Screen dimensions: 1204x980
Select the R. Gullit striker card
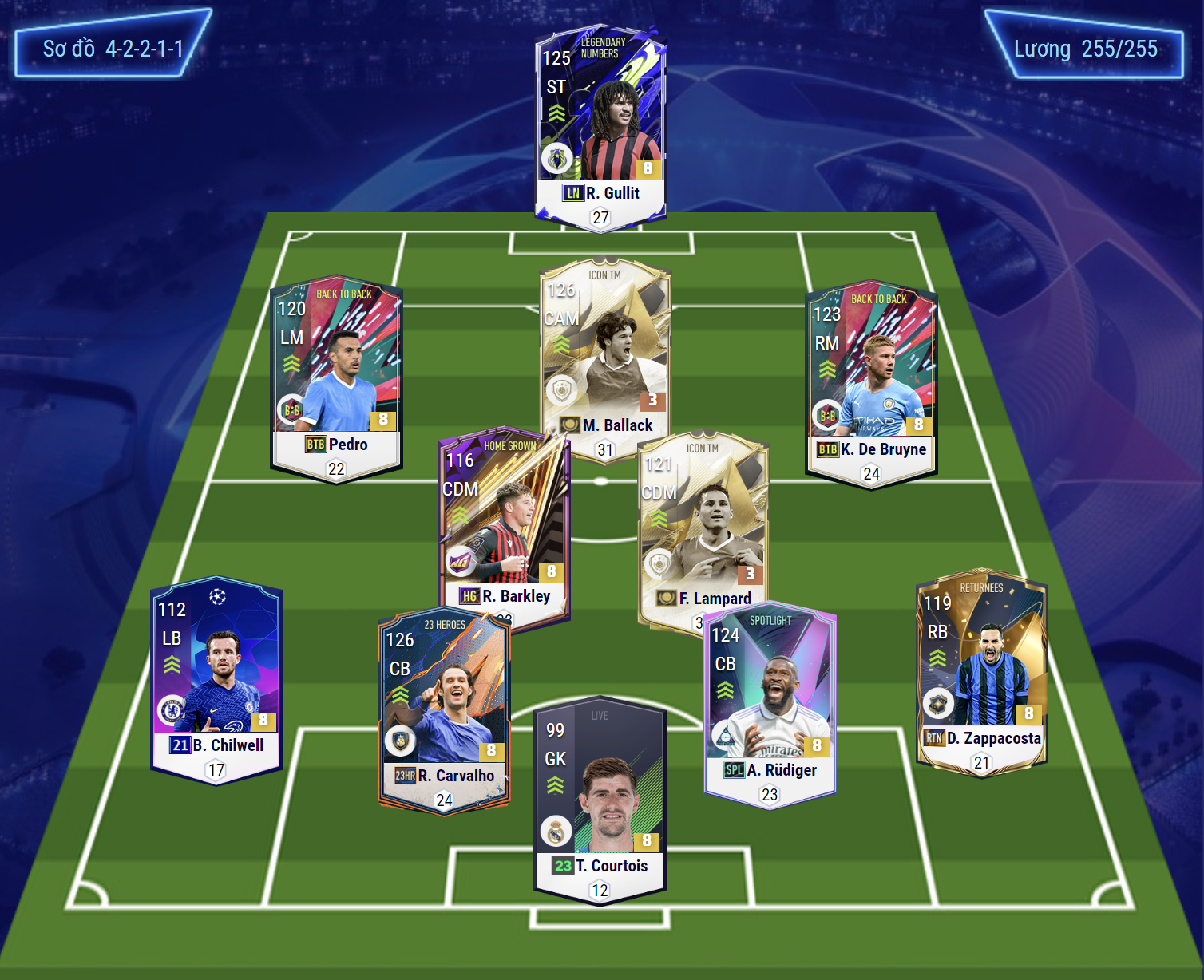600,128
